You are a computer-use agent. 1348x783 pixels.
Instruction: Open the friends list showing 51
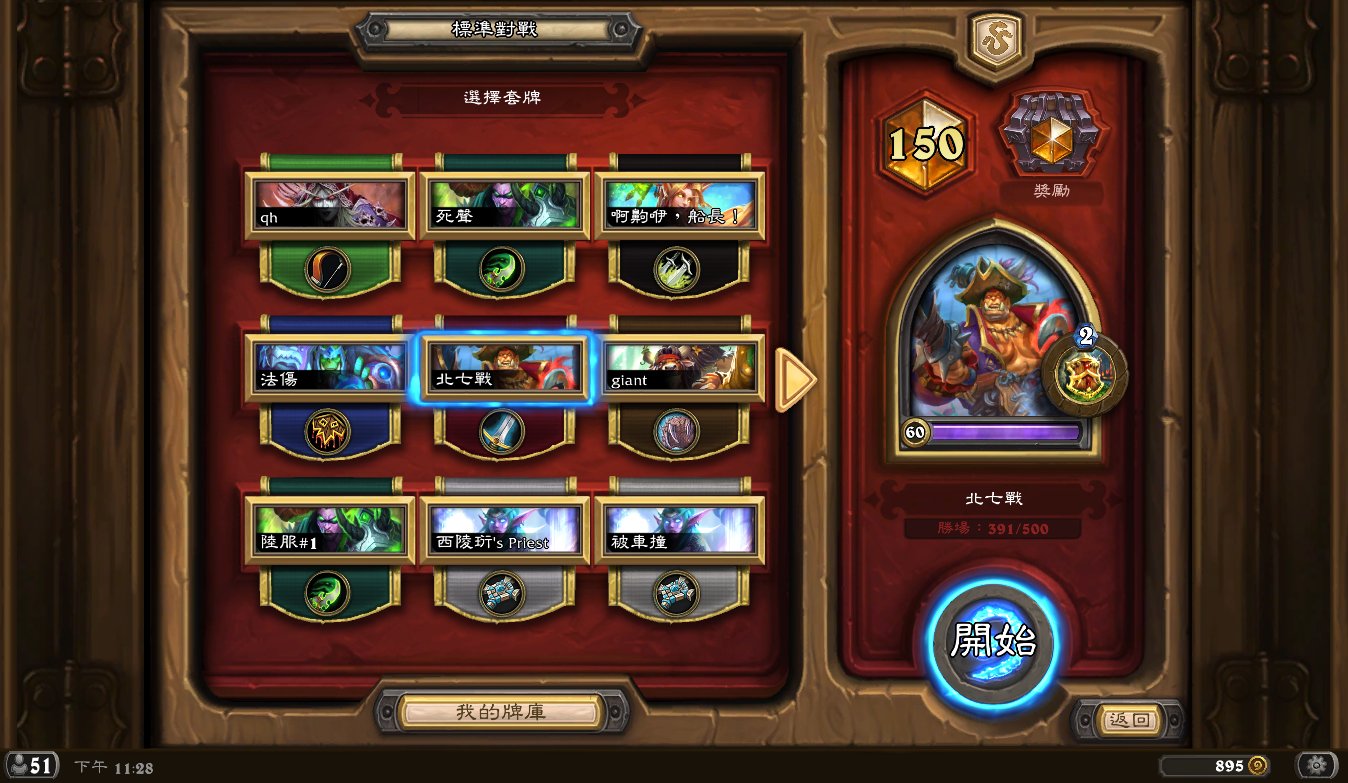[30, 766]
